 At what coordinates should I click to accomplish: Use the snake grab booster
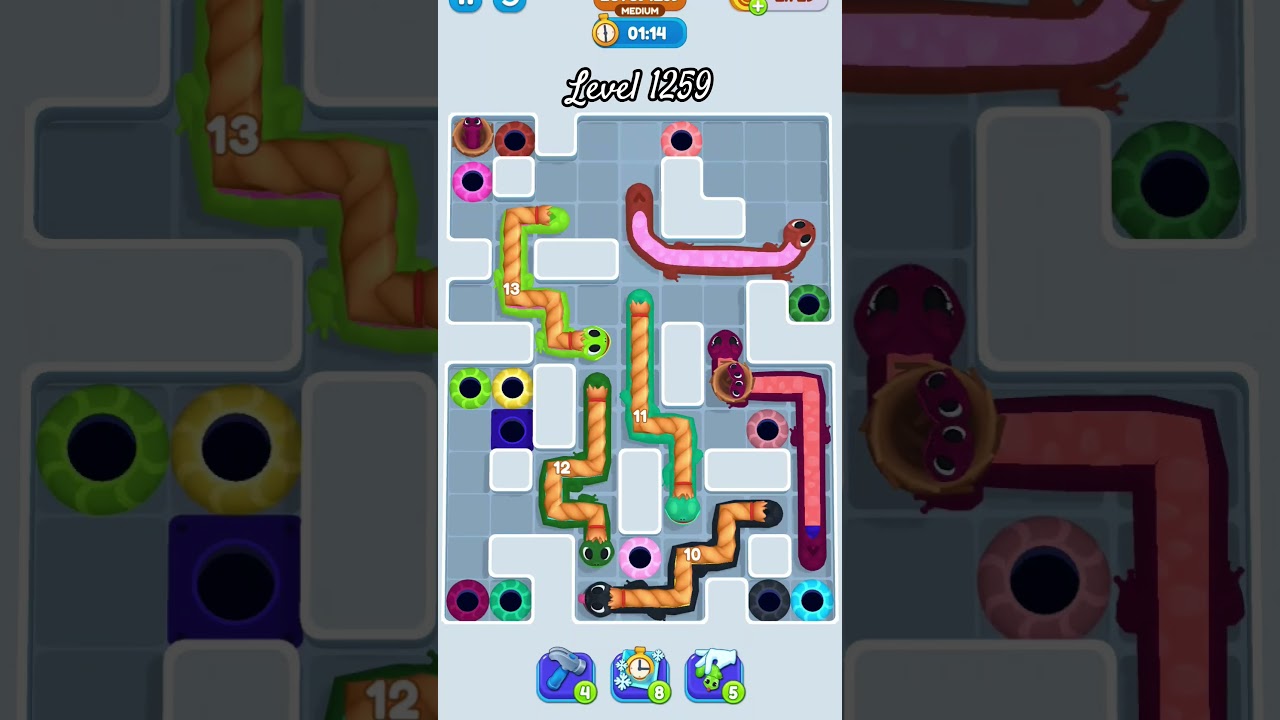pyautogui.click(x=714, y=675)
